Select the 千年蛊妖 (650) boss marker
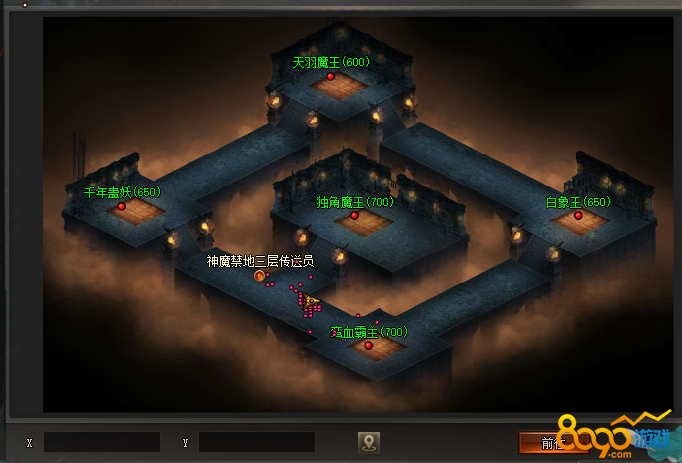This screenshot has height=463, width=682. pos(122,206)
